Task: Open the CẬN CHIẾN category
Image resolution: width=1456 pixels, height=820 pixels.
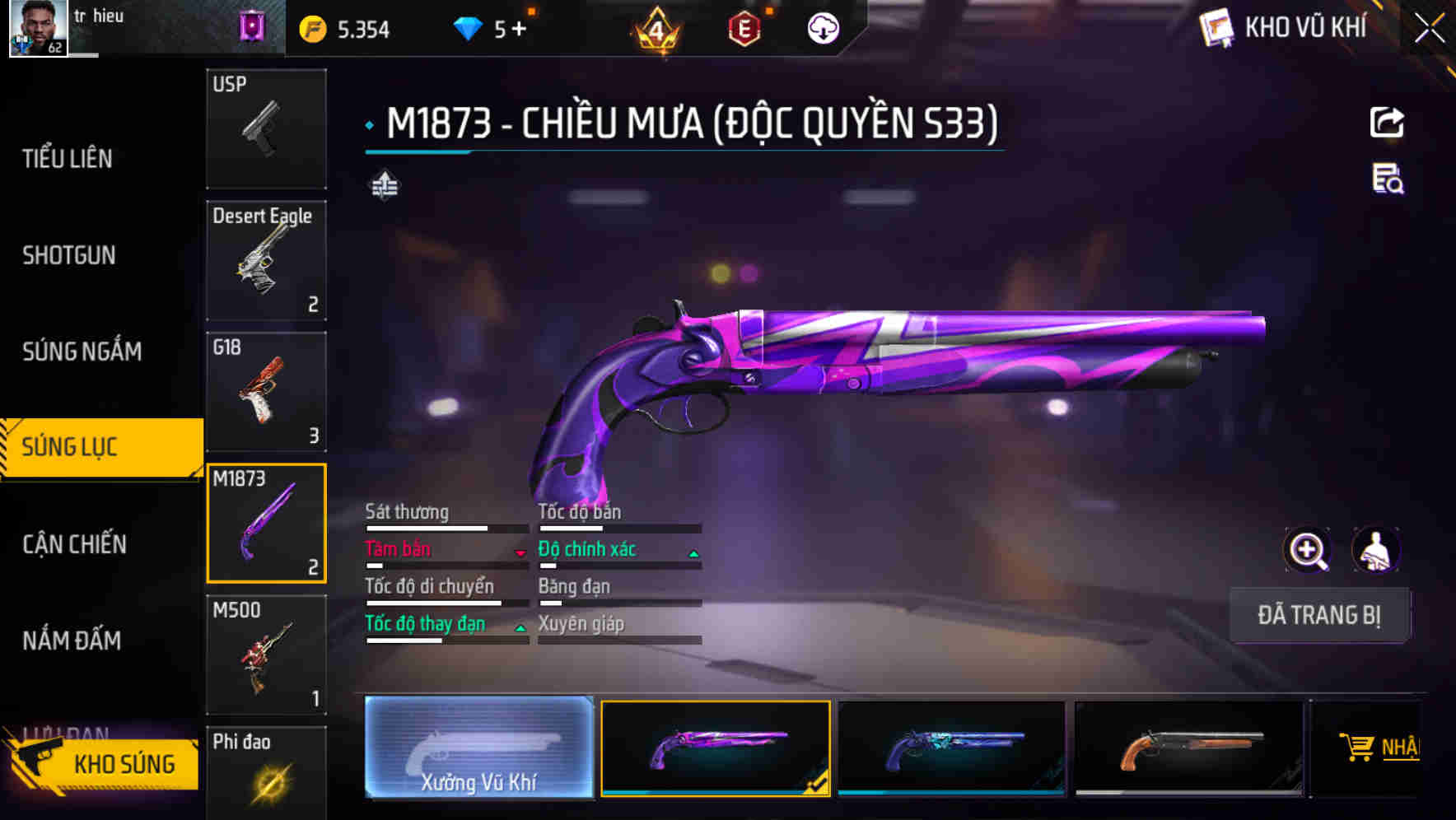Action: tap(72, 544)
